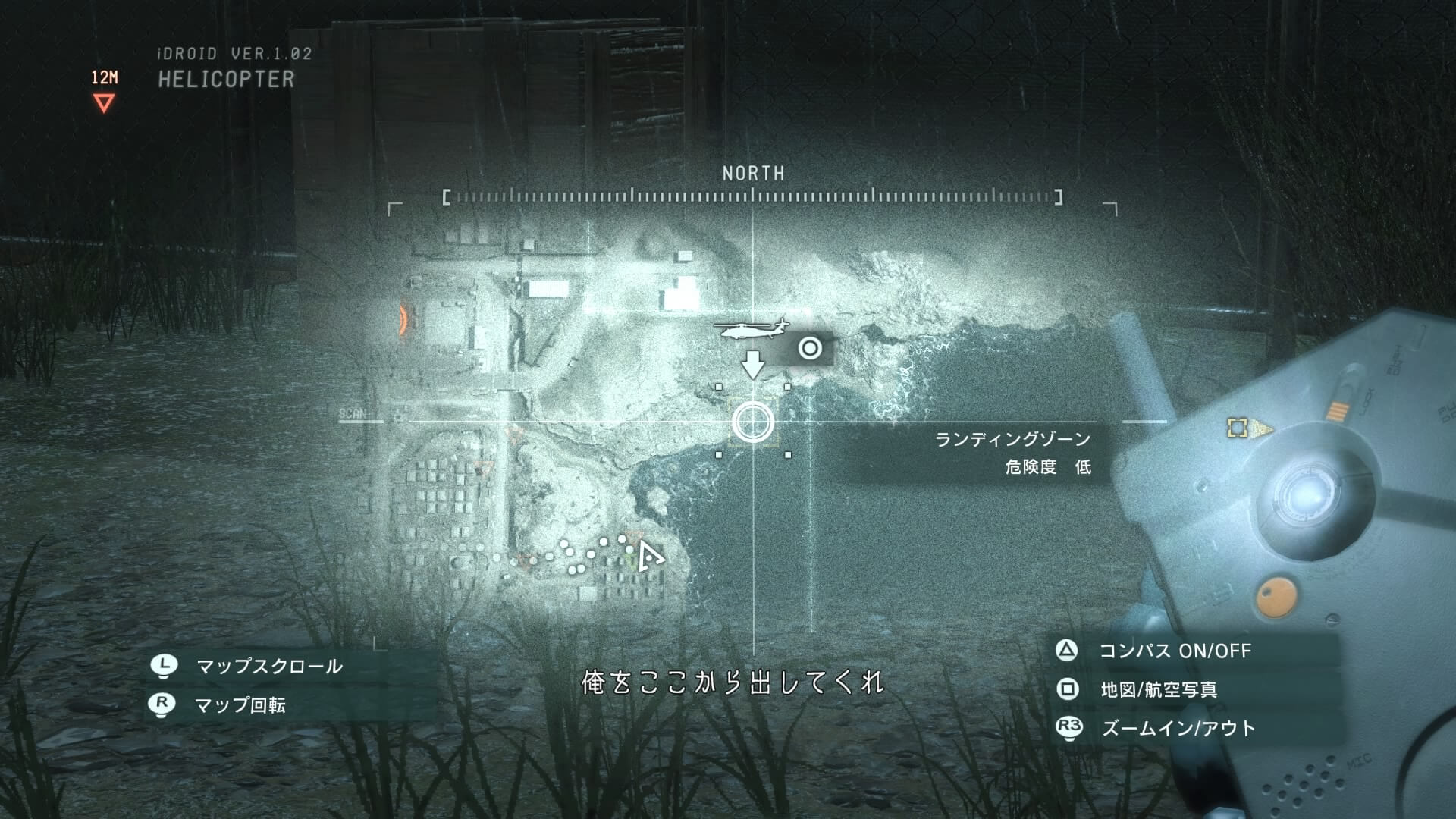Screen dimensions: 1456x819
Task: Pick the small double-ring landing zone marker
Action: coord(810,348)
